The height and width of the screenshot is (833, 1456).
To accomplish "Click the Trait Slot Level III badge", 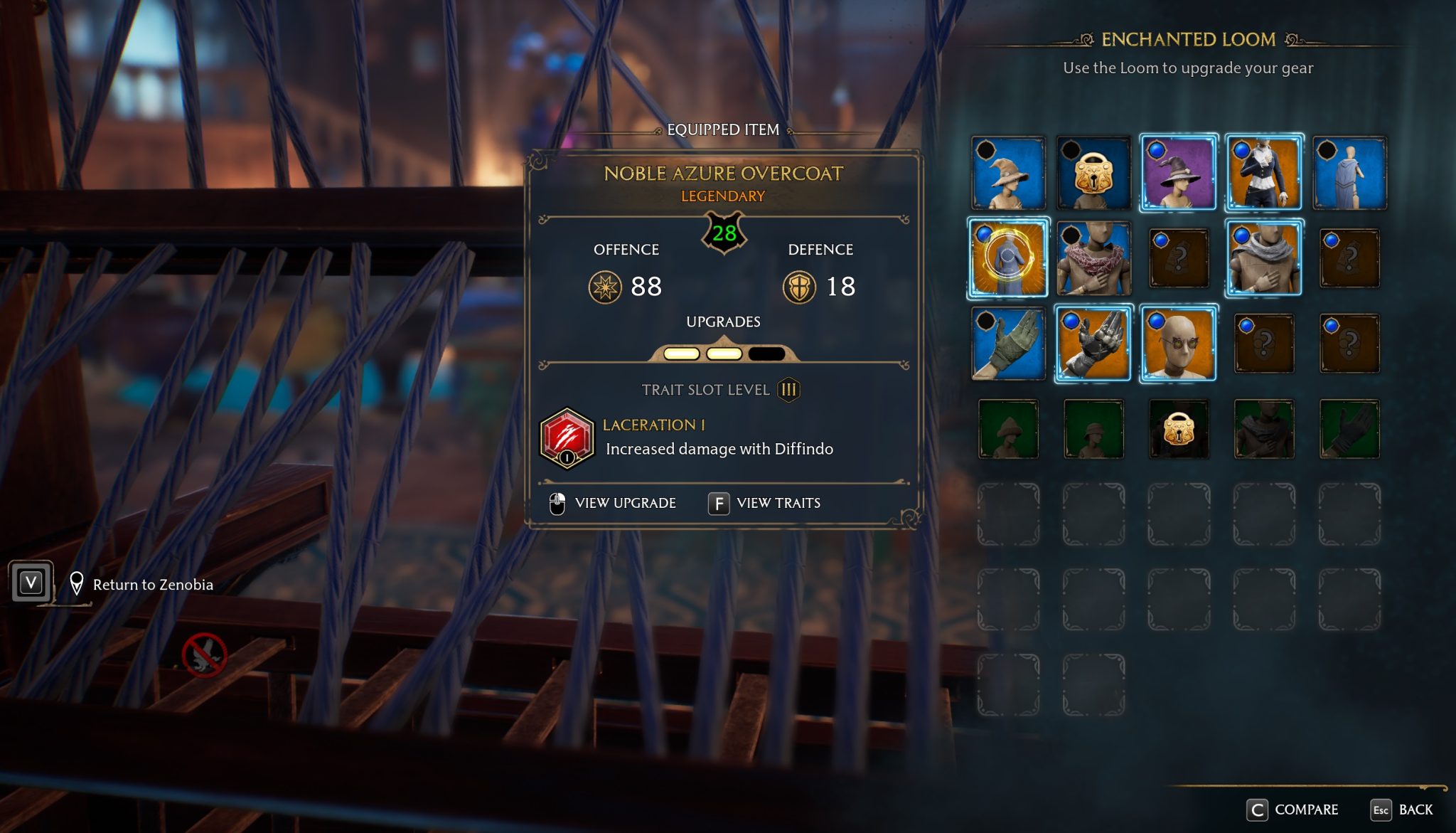I will pos(788,390).
